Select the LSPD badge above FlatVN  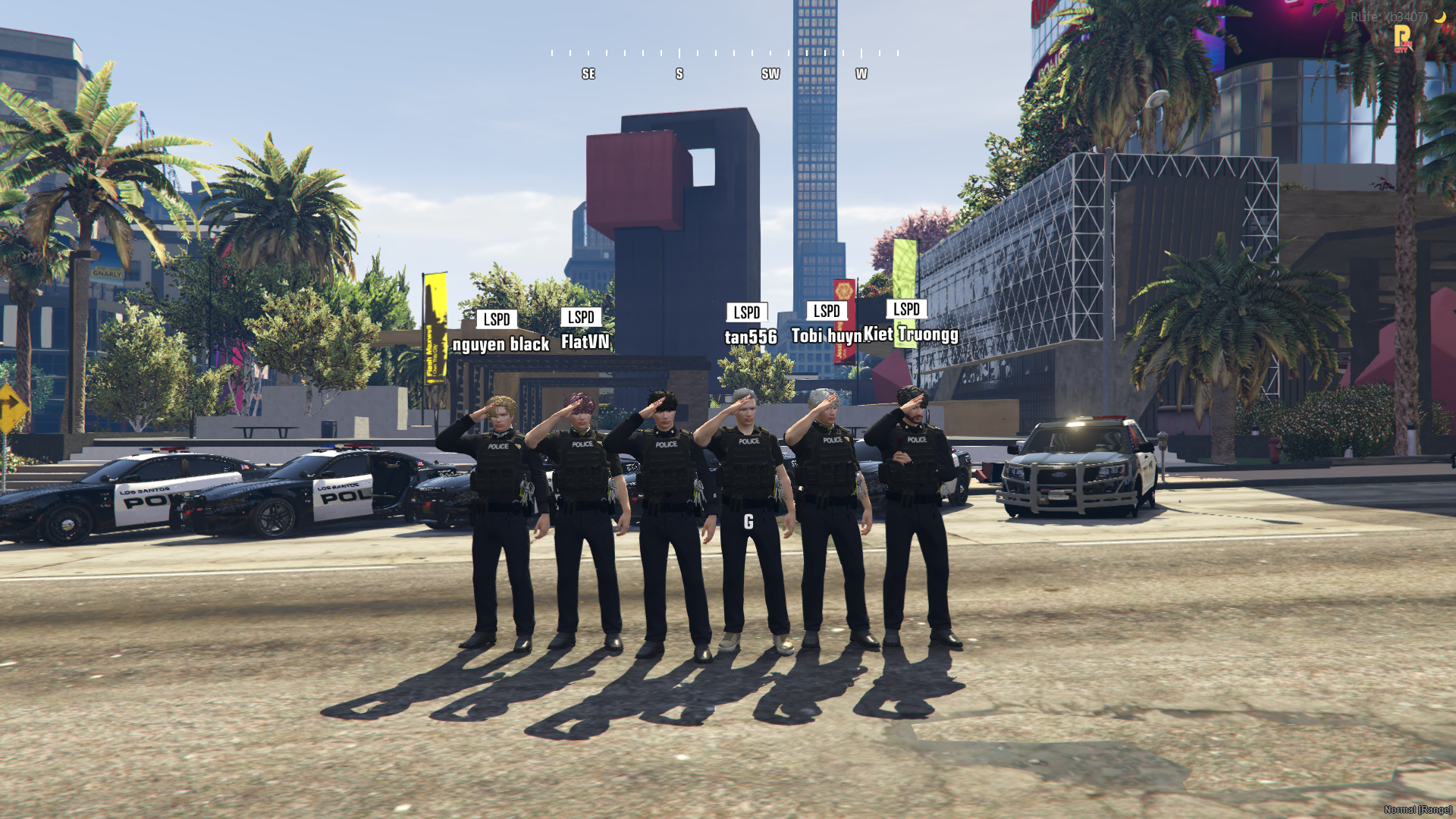(x=580, y=318)
